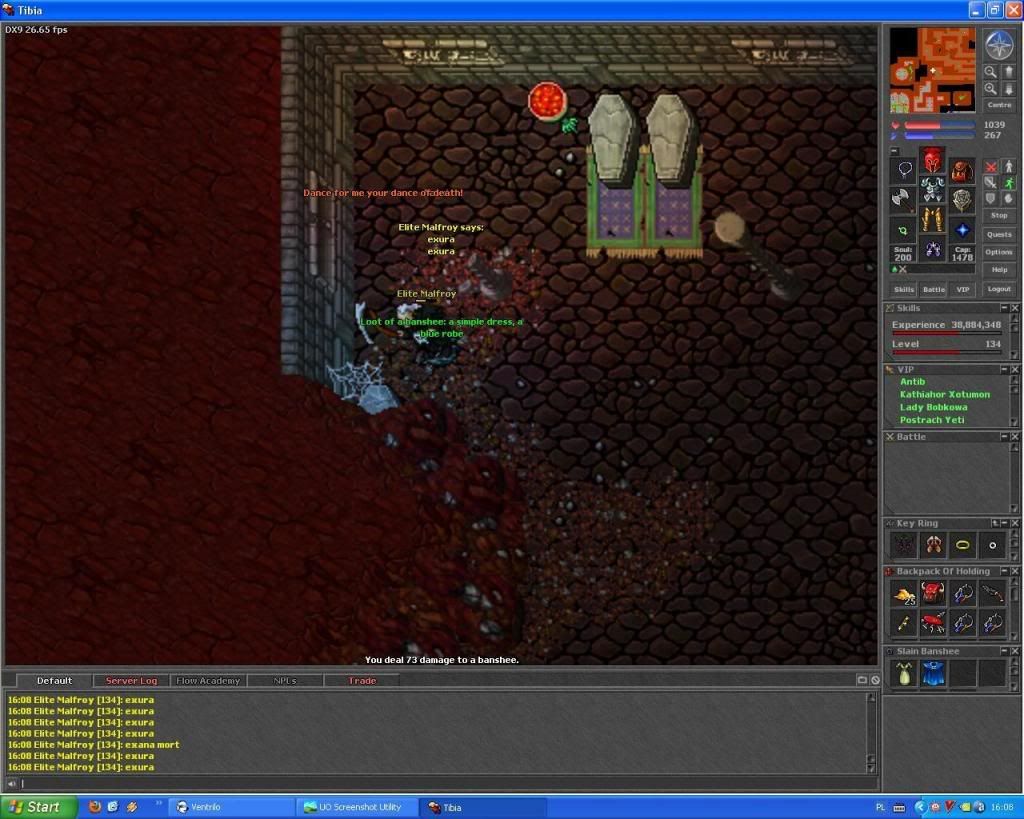
Task: Open the Help button
Action: tap(998, 270)
